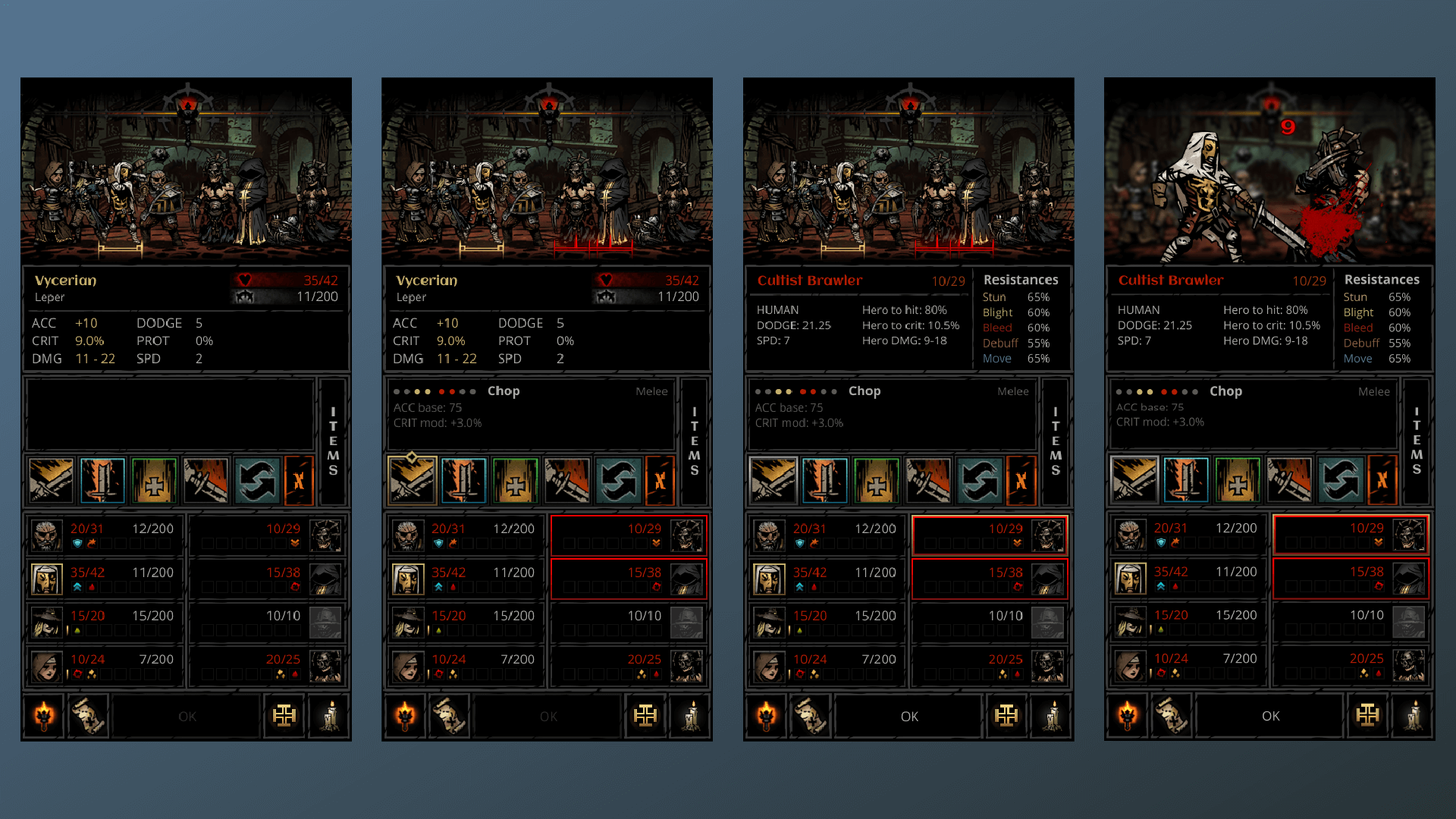
Task: Click candle icon in the gold-highlighted Chop panel
Action: pyautogui.click(x=691, y=717)
